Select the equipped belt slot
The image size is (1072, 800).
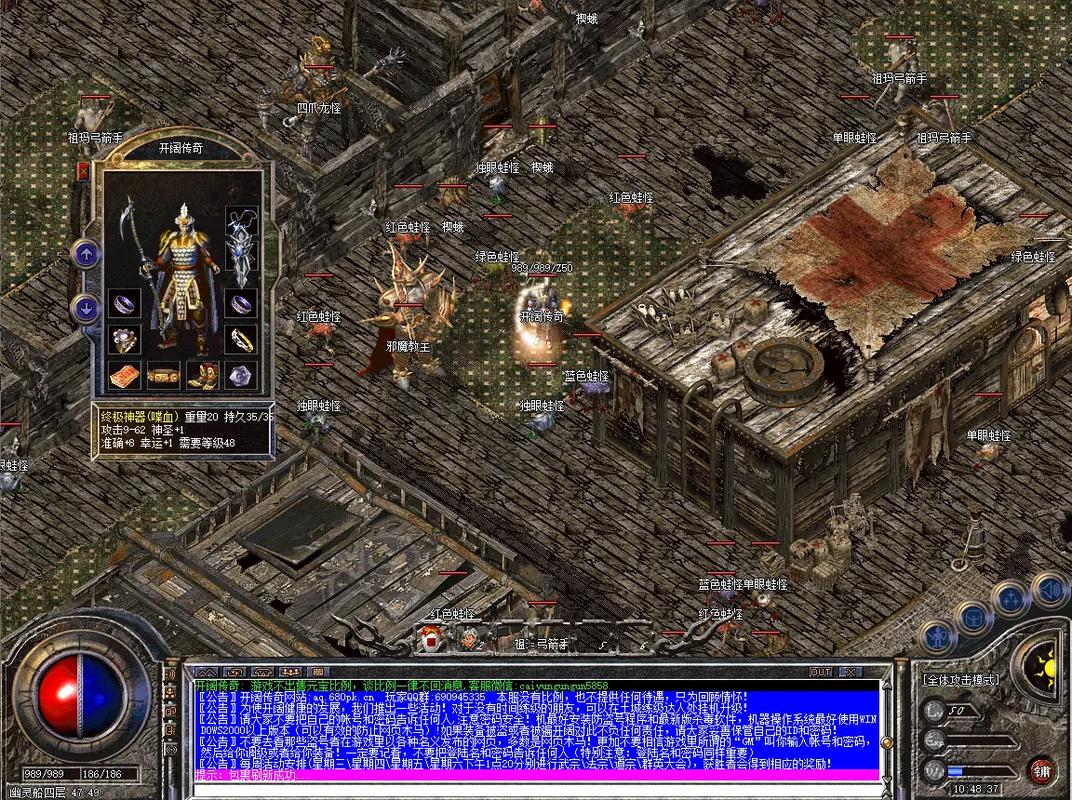coord(163,375)
